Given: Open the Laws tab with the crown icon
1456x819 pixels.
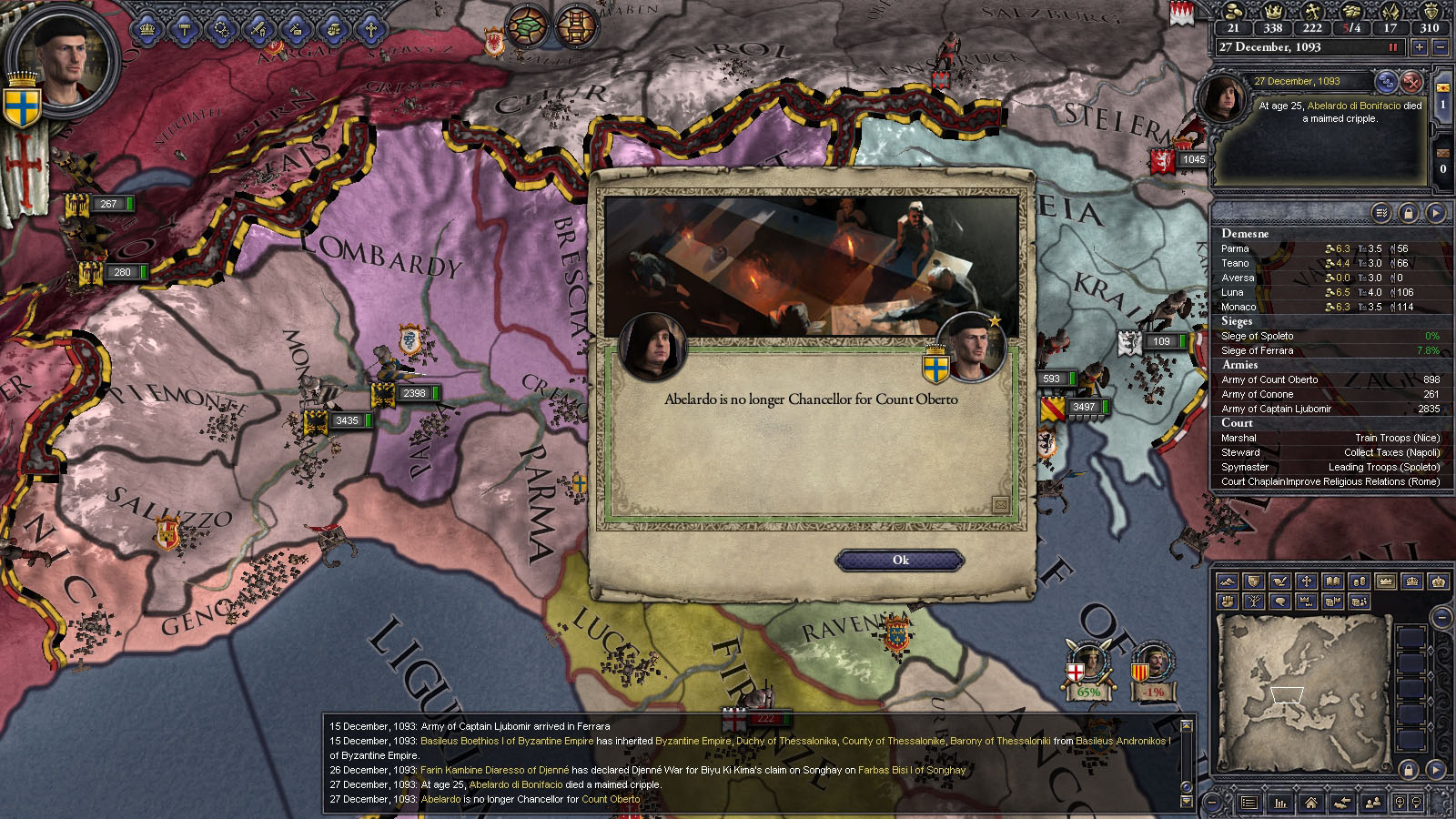Looking at the screenshot, I should 147,30.
